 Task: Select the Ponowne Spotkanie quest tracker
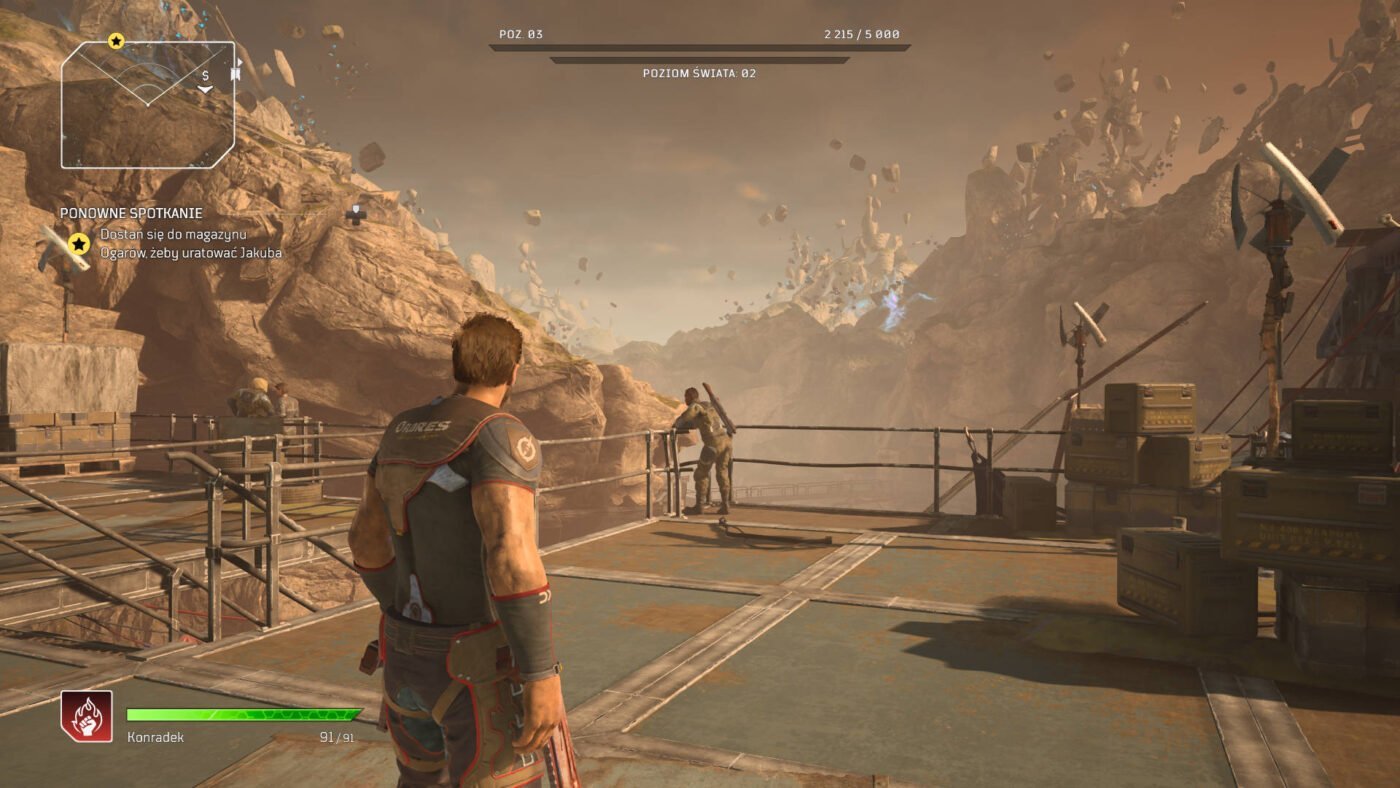tap(131, 213)
